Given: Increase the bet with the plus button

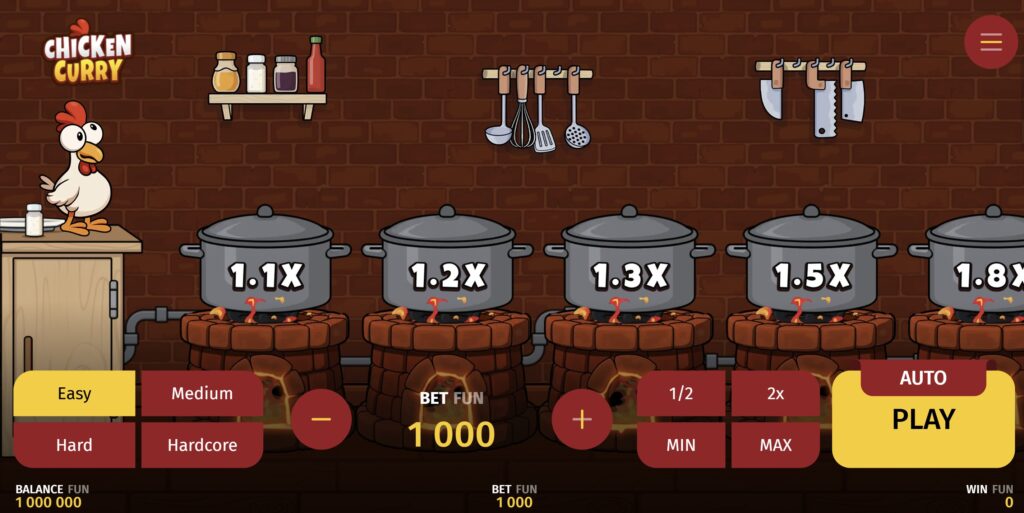Looking at the screenshot, I should pos(582,418).
